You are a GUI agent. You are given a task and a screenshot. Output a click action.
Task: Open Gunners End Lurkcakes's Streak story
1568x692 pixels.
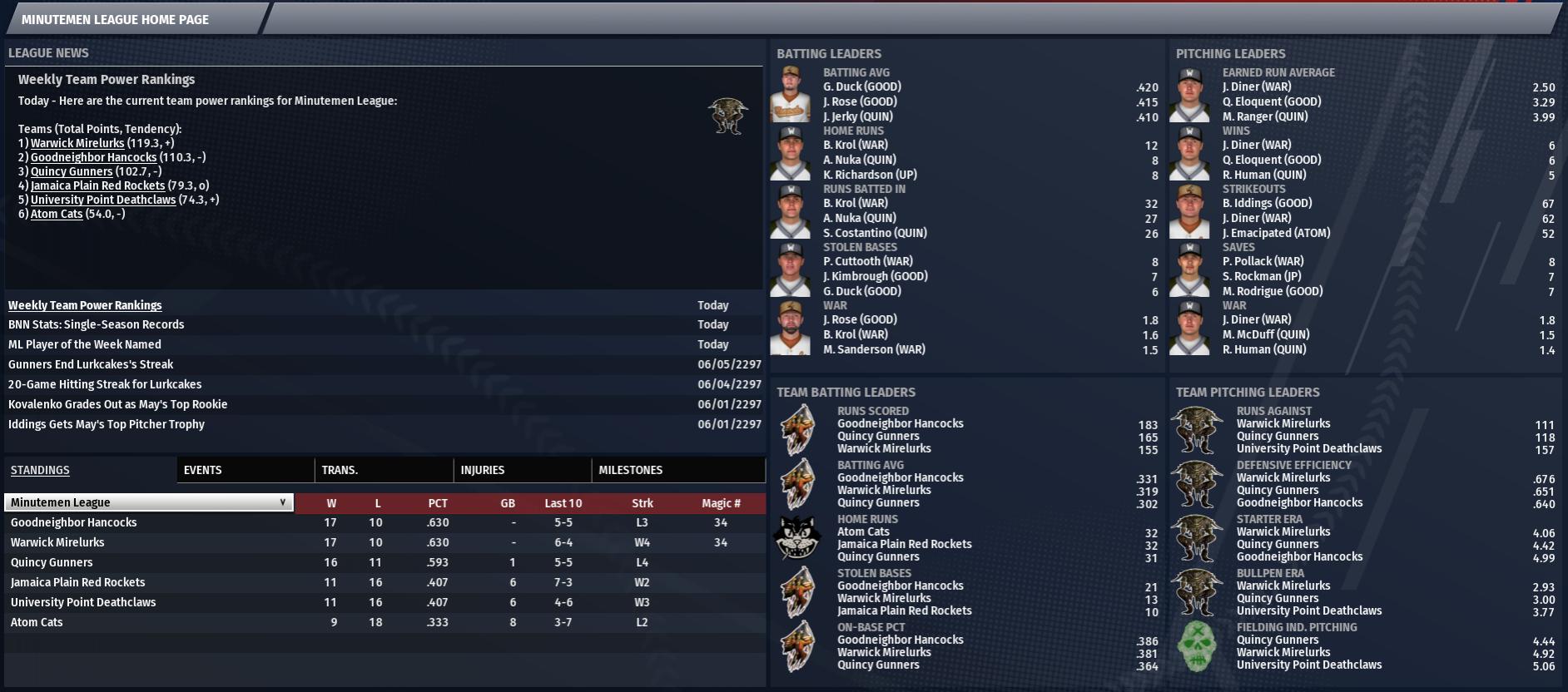click(x=91, y=364)
